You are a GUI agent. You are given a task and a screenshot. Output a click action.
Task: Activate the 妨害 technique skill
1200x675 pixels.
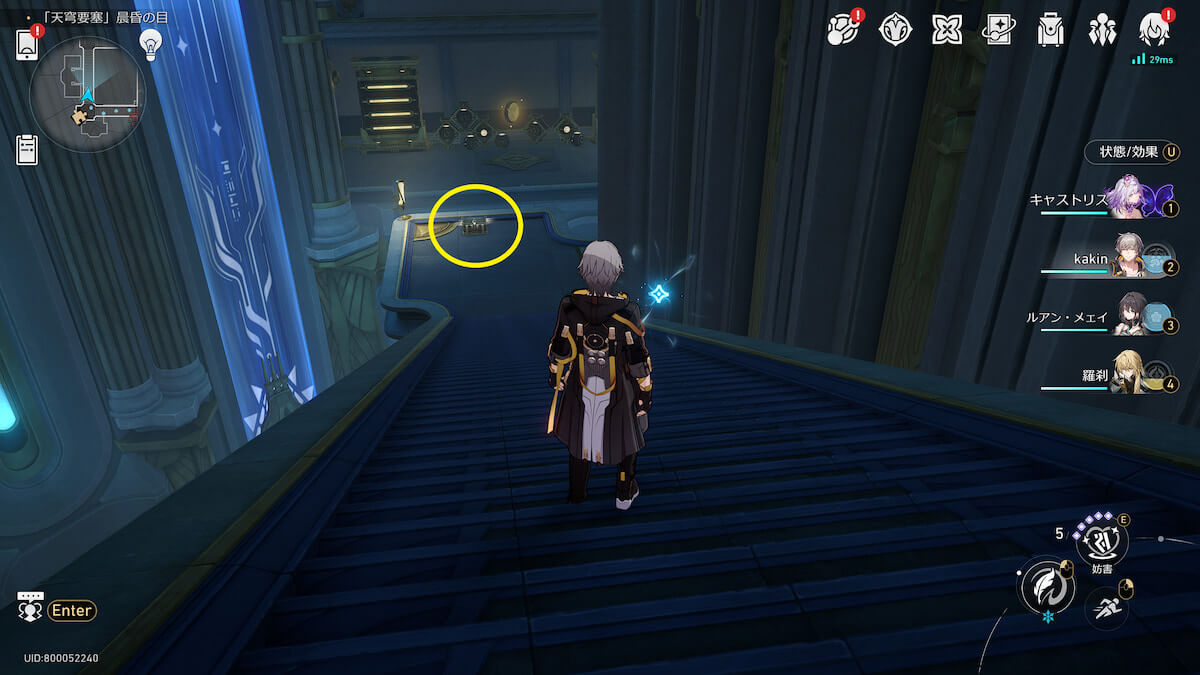1101,543
